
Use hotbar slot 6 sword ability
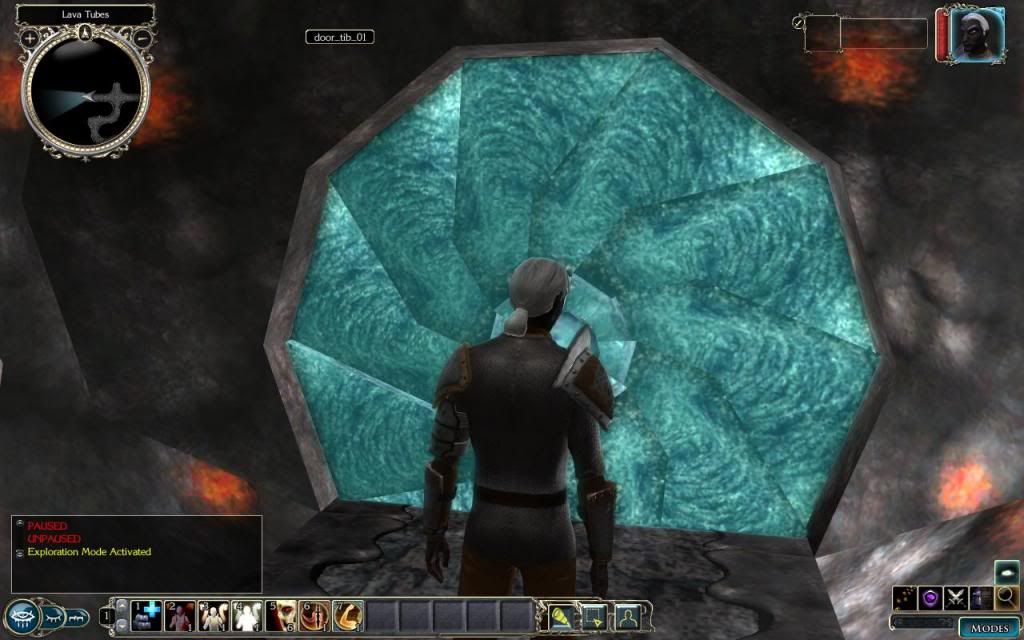(314, 615)
